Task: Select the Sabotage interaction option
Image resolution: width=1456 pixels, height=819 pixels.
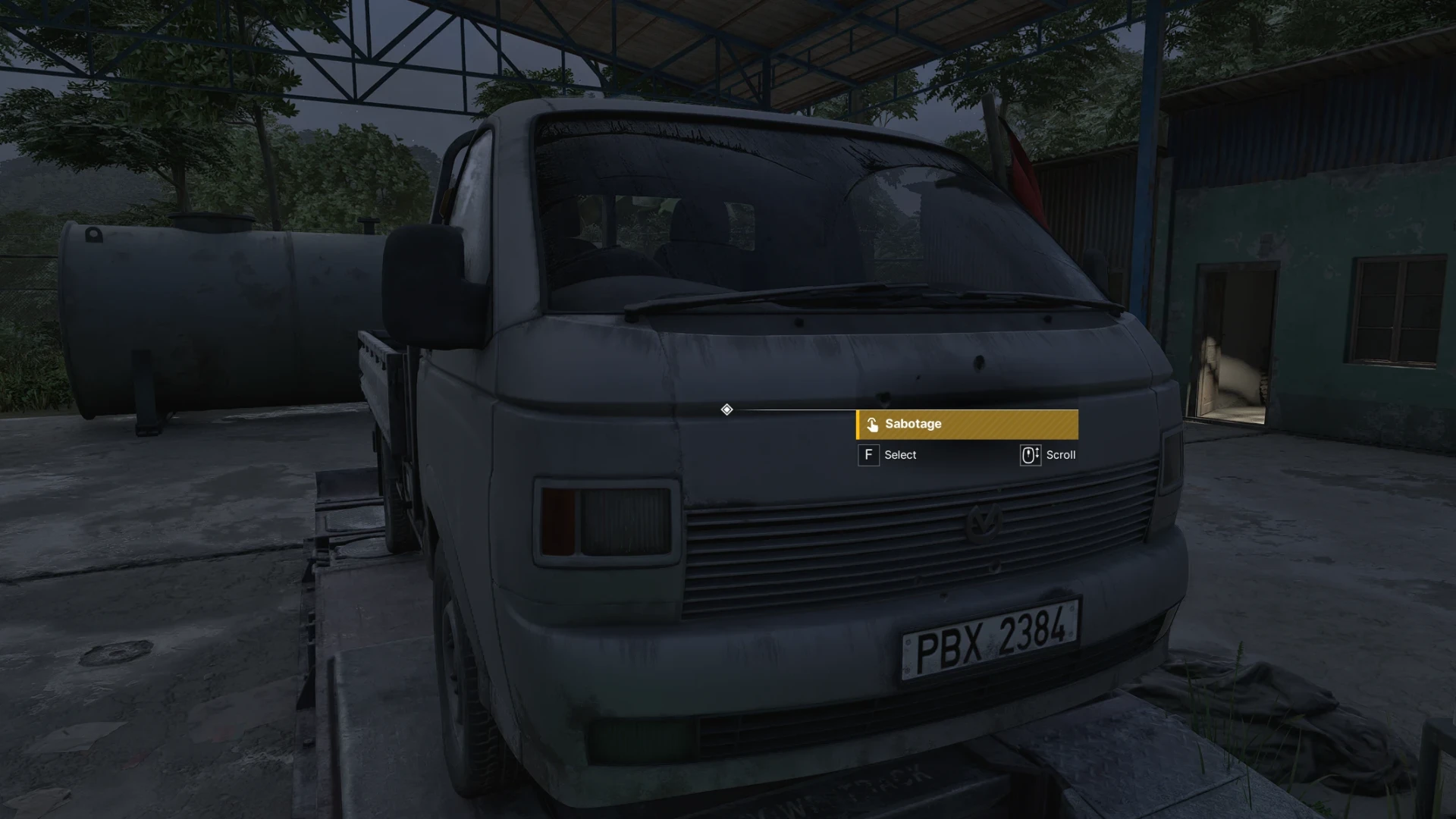Action: (966, 424)
